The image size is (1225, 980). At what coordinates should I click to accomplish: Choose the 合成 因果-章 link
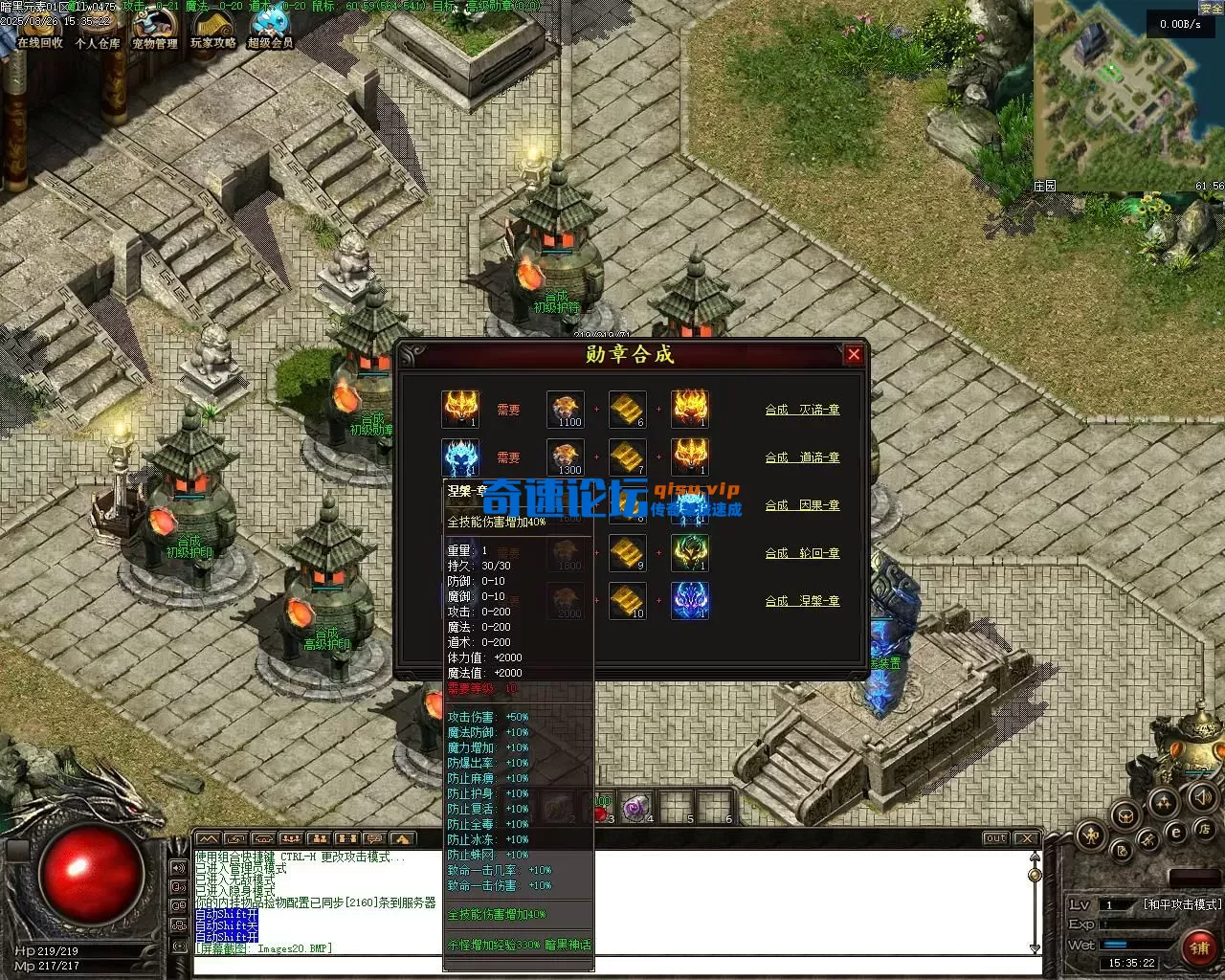(x=802, y=505)
